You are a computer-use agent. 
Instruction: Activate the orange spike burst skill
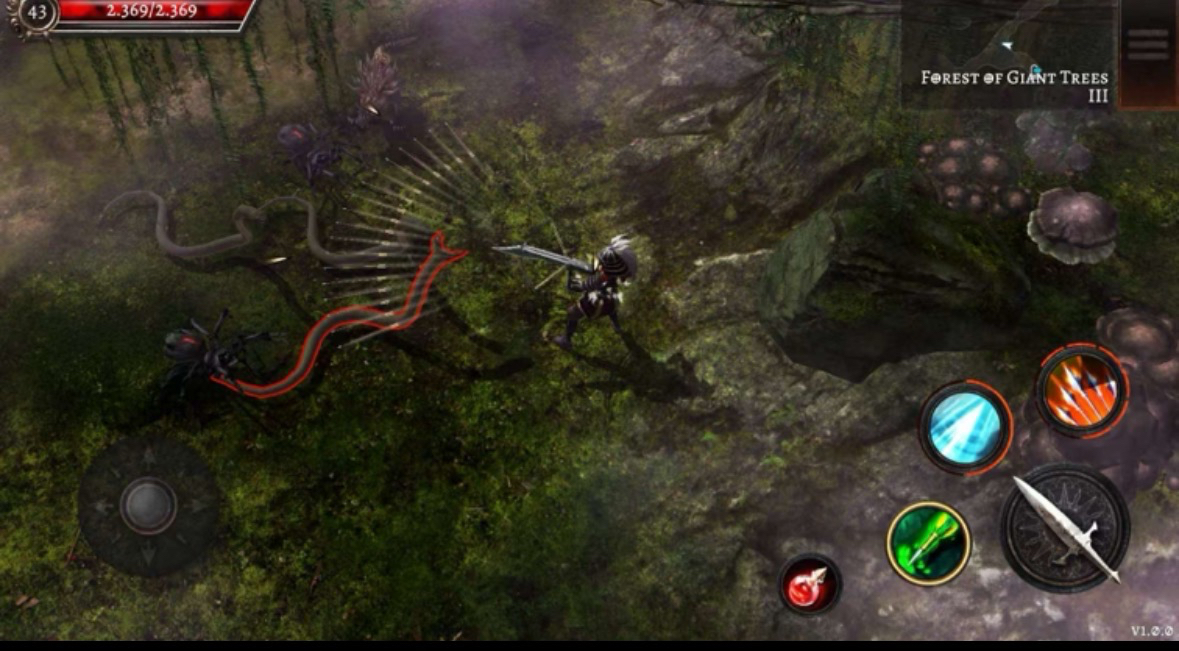[x=1081, y=389]
